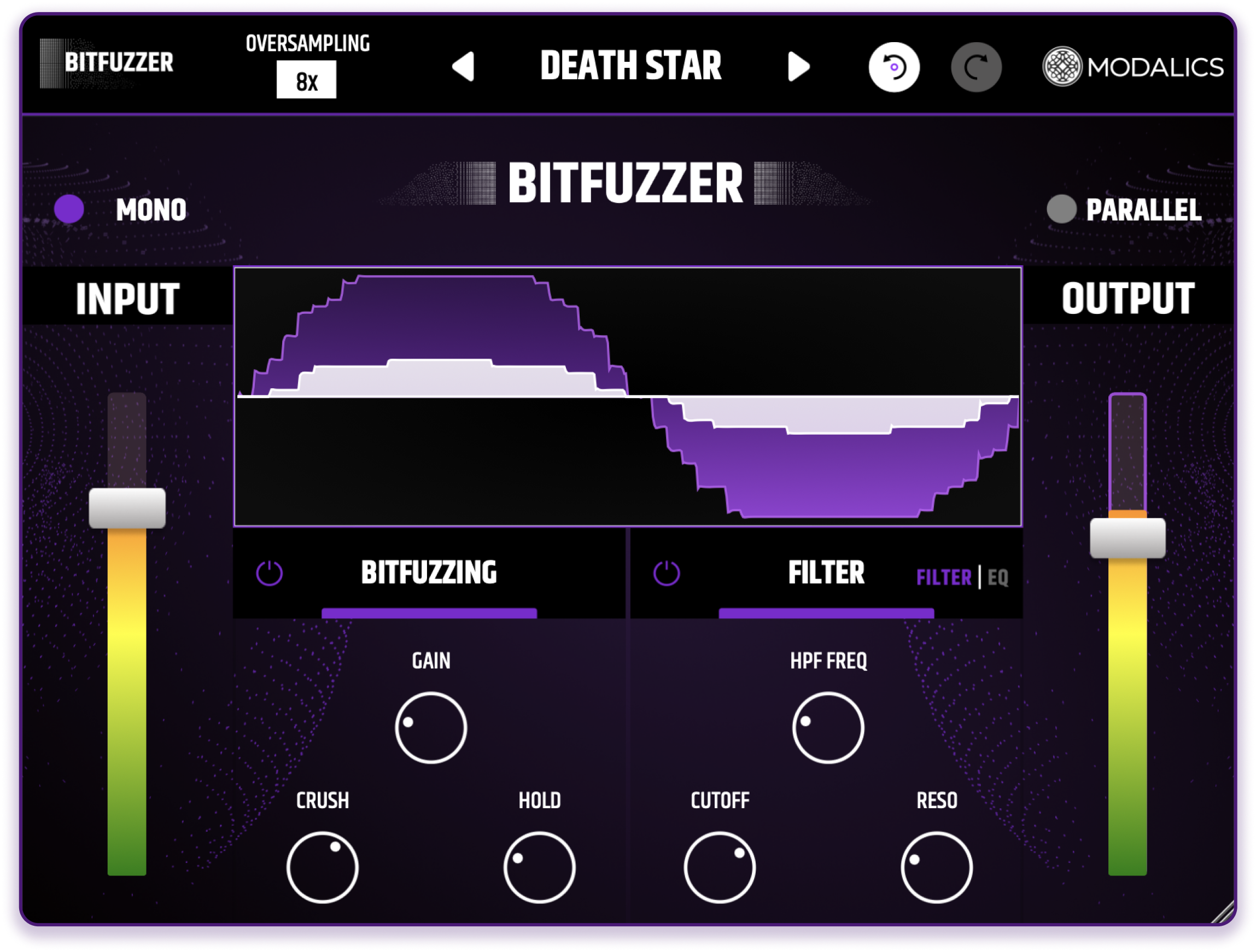Change the OVERSAMPLING 8x setting
Viewport: 1256px width, 952px height.
307,79
